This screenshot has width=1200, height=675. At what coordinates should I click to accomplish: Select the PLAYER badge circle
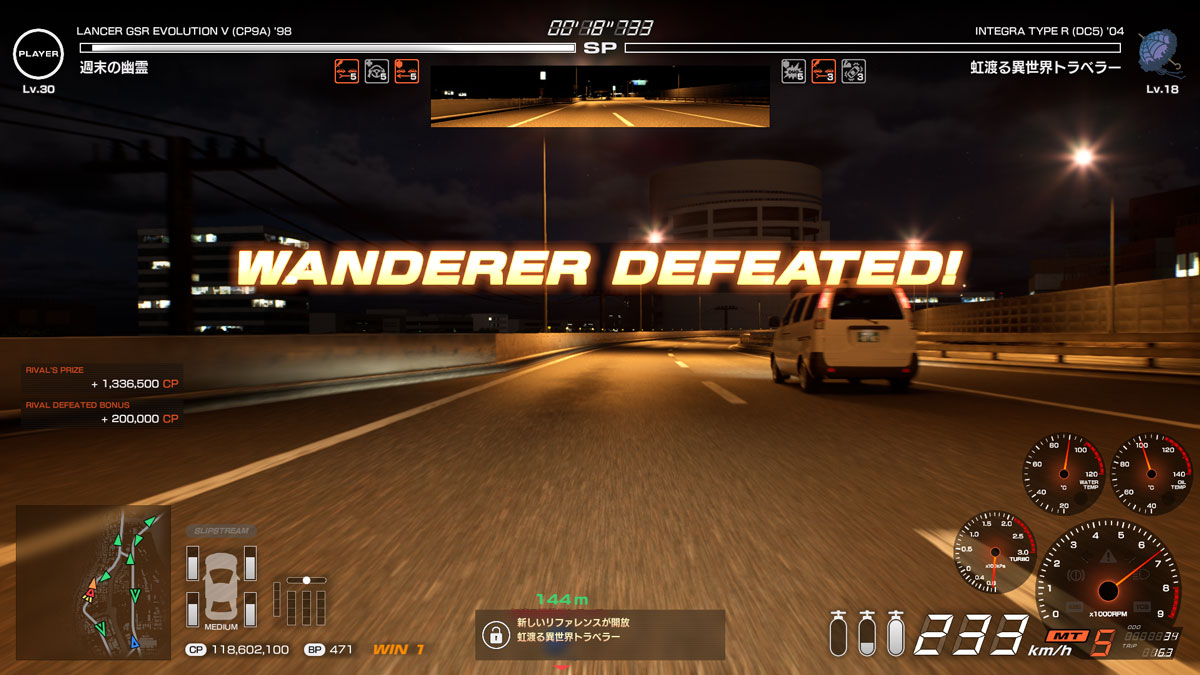coord(38,52)
